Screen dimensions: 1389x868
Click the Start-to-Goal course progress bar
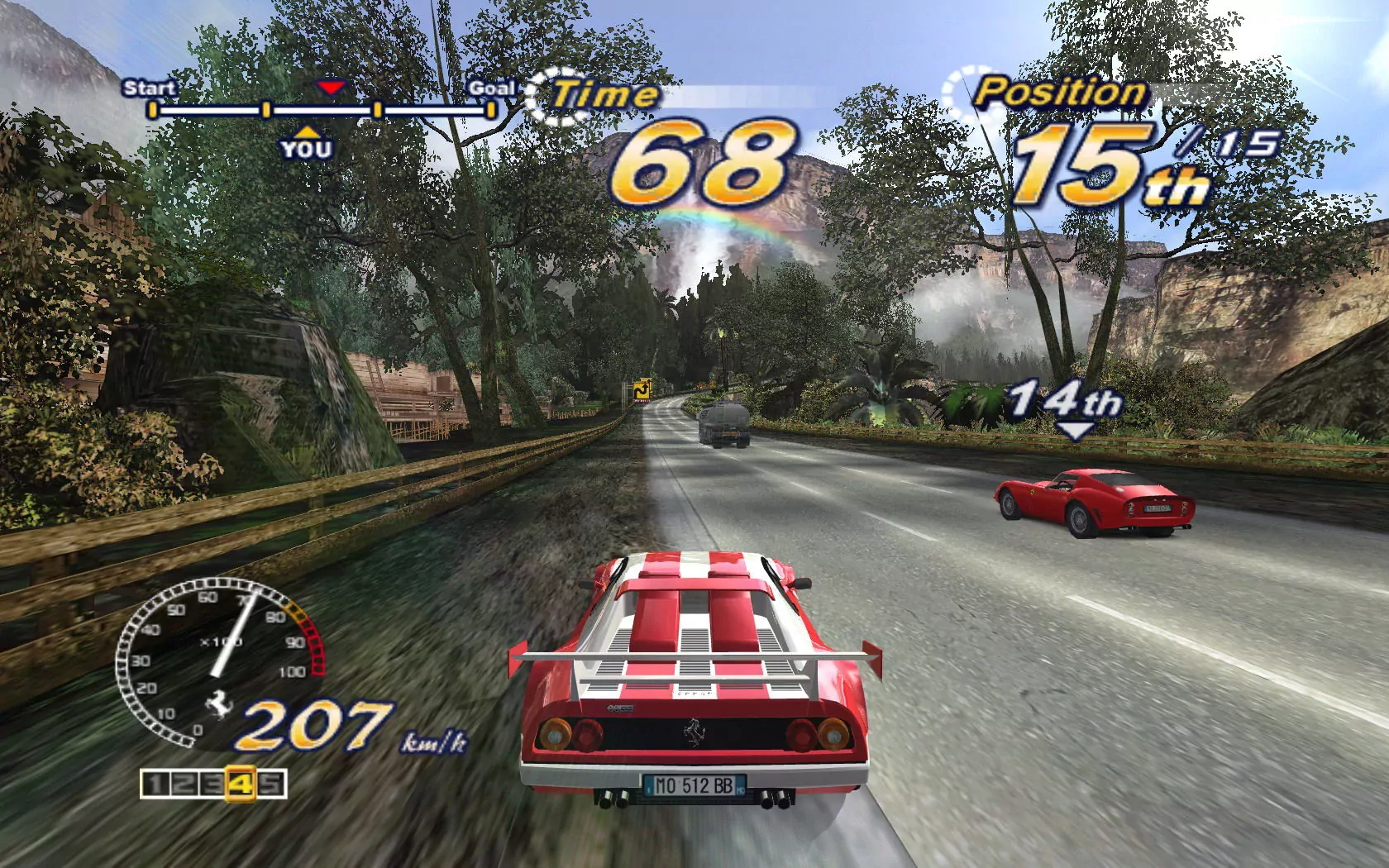pyautogui.click(x=322, y=109)
